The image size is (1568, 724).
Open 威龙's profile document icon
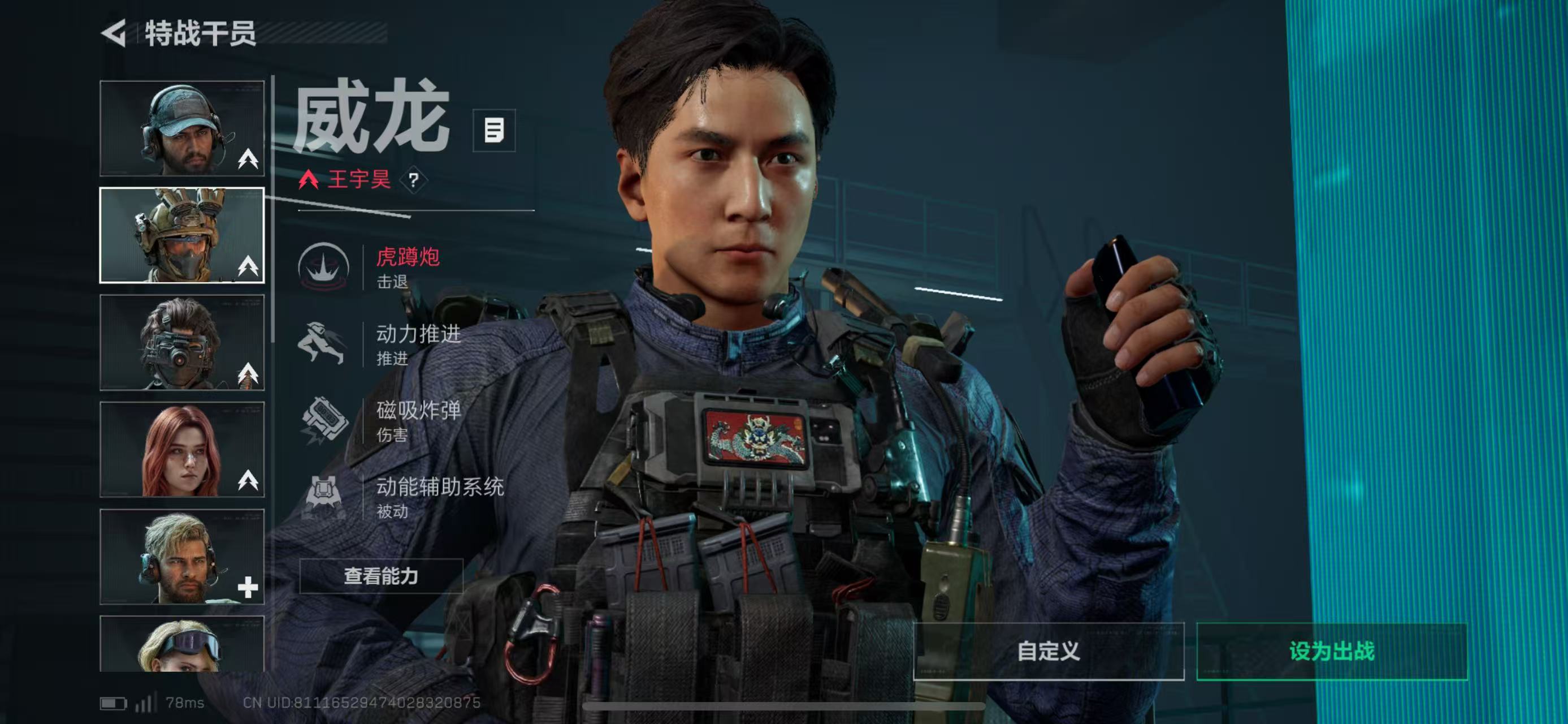coord(493,130)
